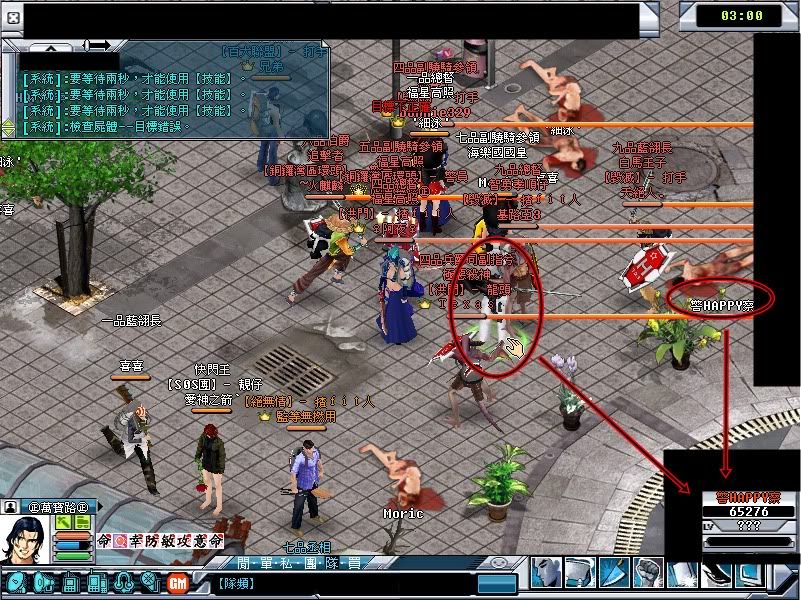Image resolution: width=801 pixels, height=600 pixels.
Task: Collapse the chat log with the up arrow
Action: (x=52, y=47)
